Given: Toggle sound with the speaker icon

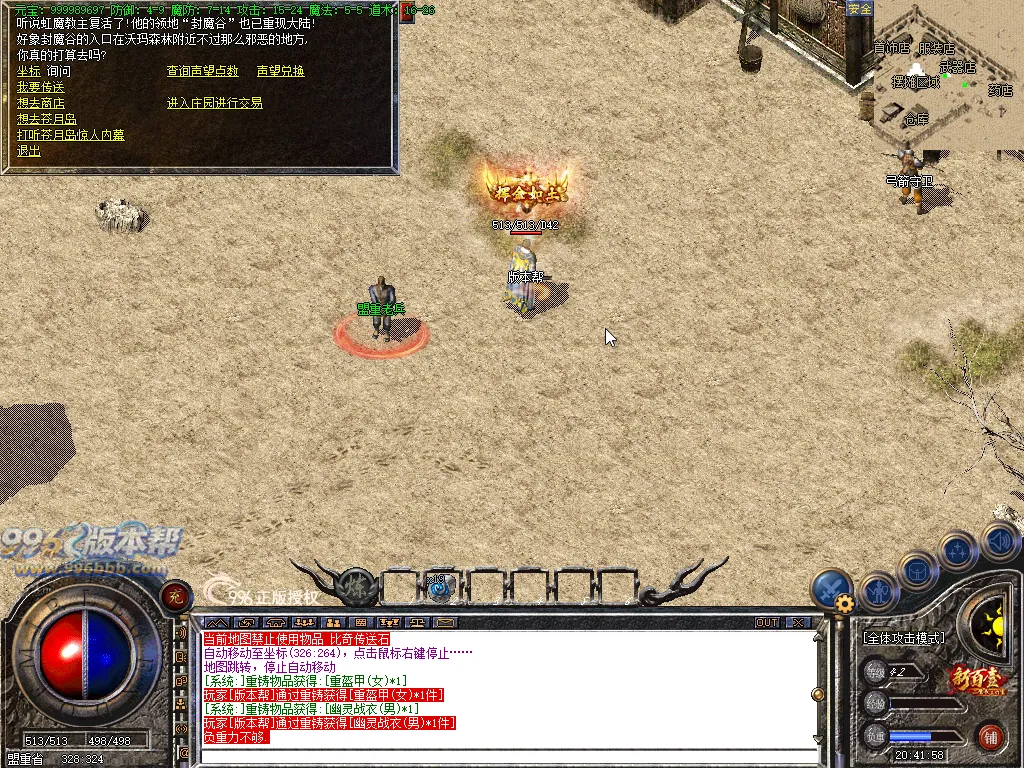Looking at the screenshot, I should pos(1000,541).
